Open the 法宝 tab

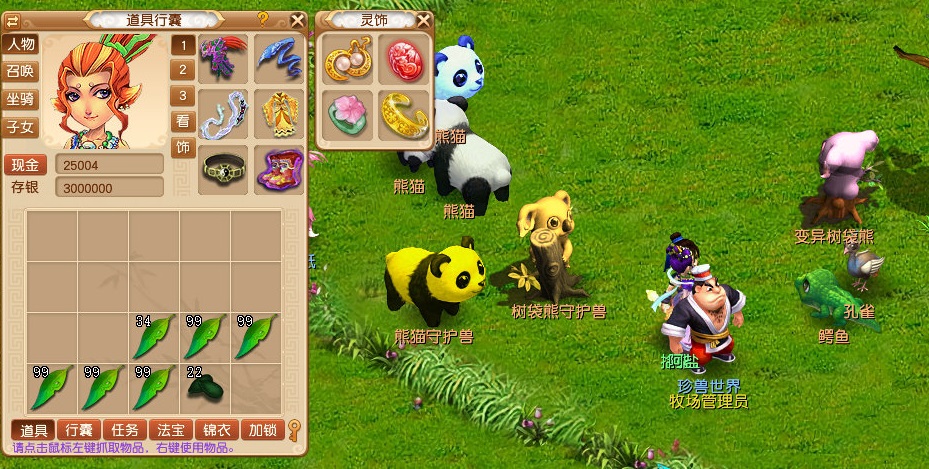[x=170, y=430]
